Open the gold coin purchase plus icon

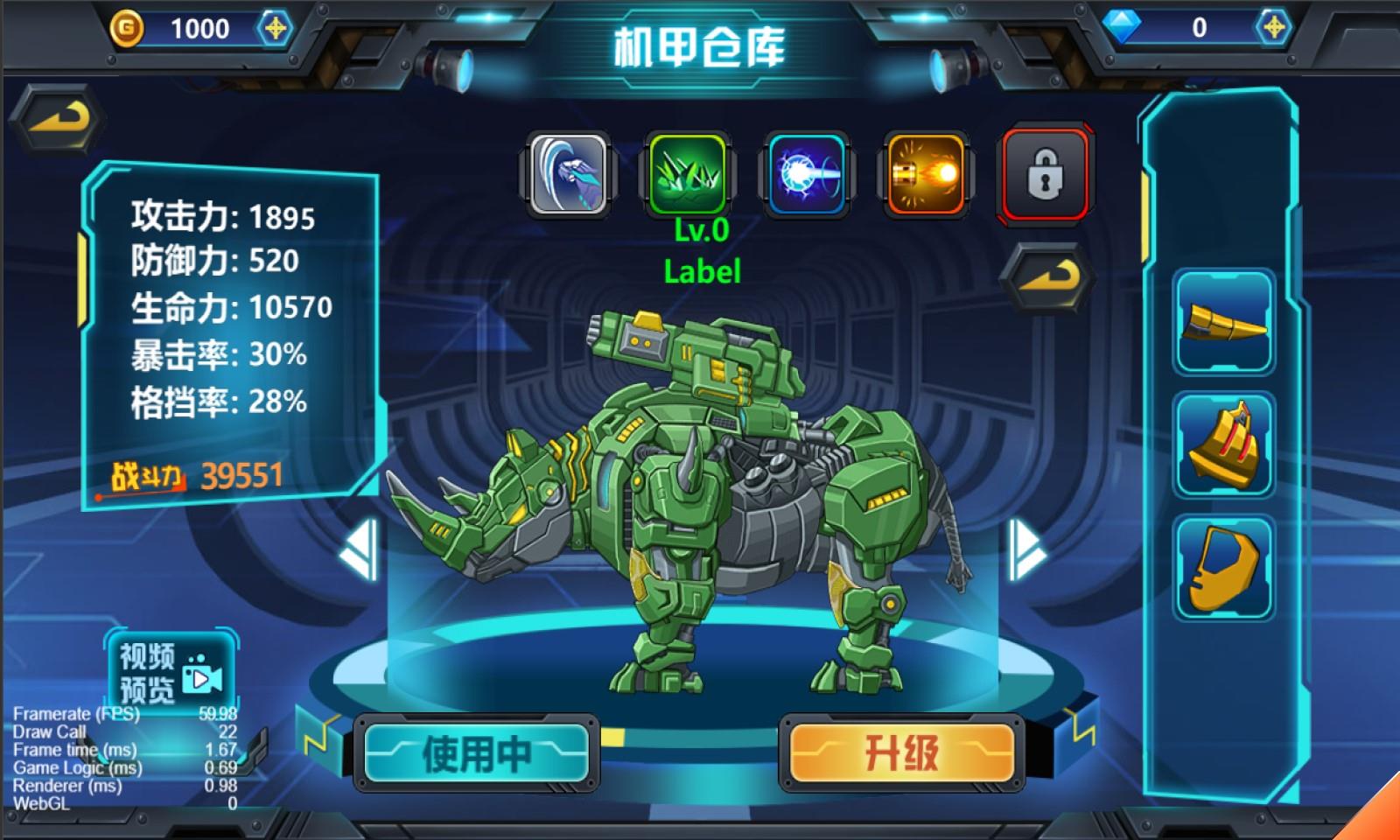coord(277,28)
